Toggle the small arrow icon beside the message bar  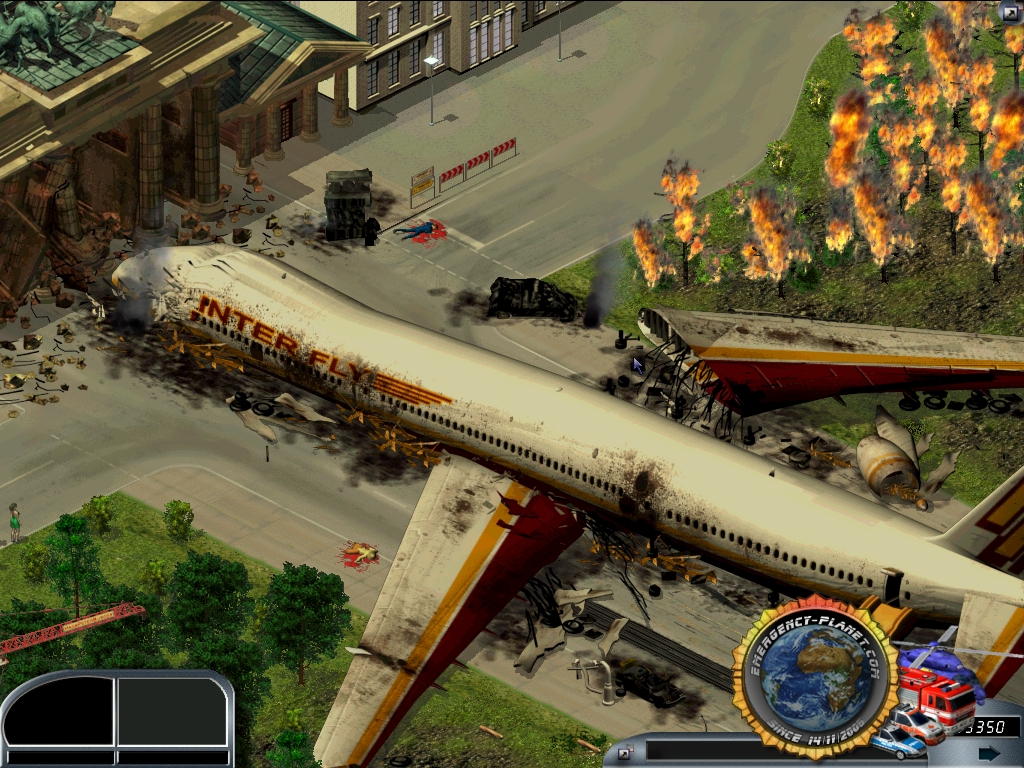[625, 753]
